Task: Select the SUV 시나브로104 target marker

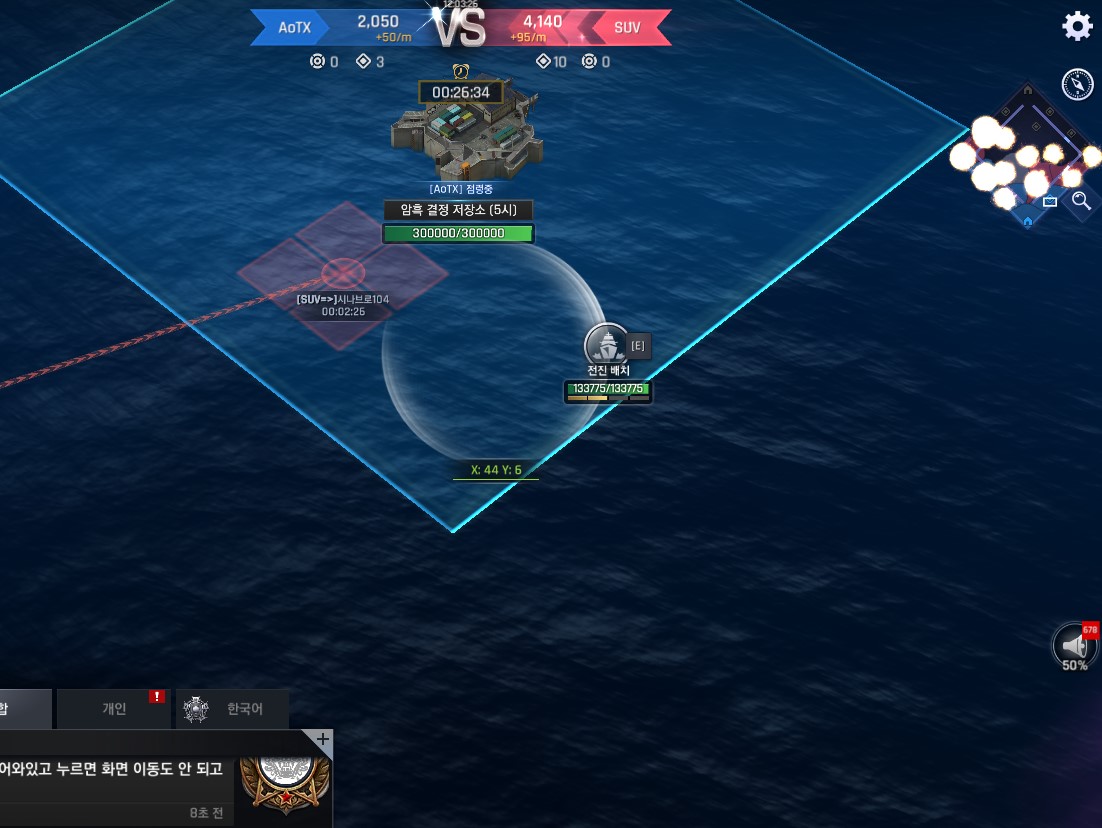Action: click(341, 272)
